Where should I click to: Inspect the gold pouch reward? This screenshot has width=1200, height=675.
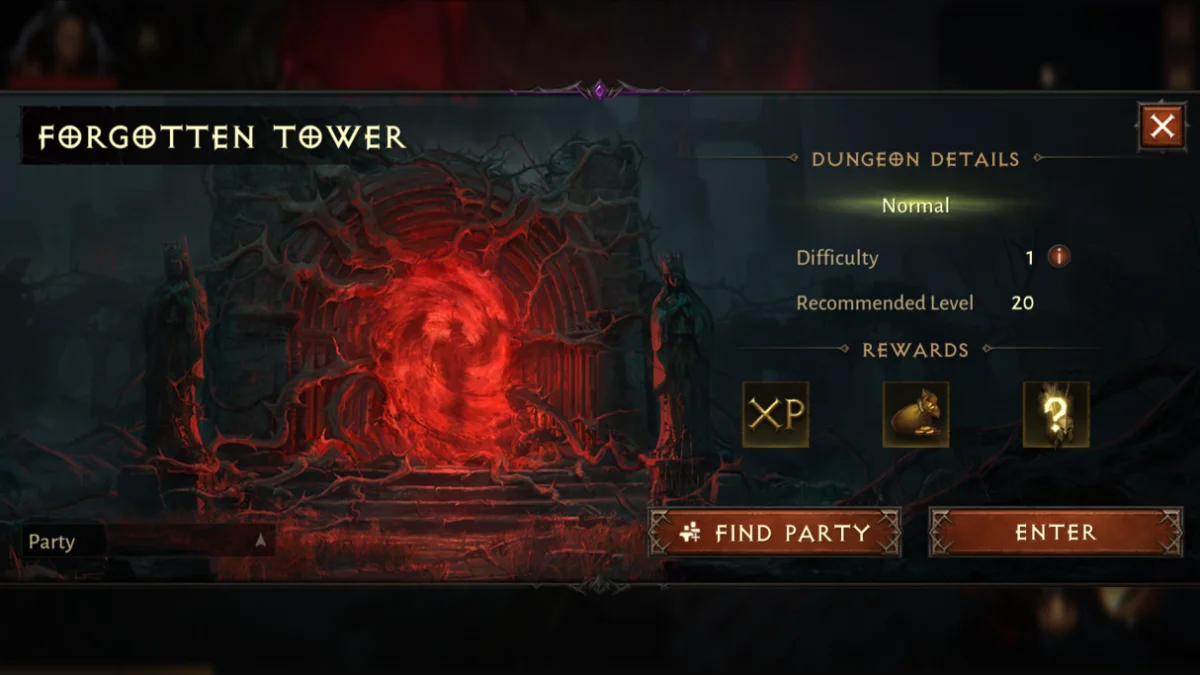(915, 414)
